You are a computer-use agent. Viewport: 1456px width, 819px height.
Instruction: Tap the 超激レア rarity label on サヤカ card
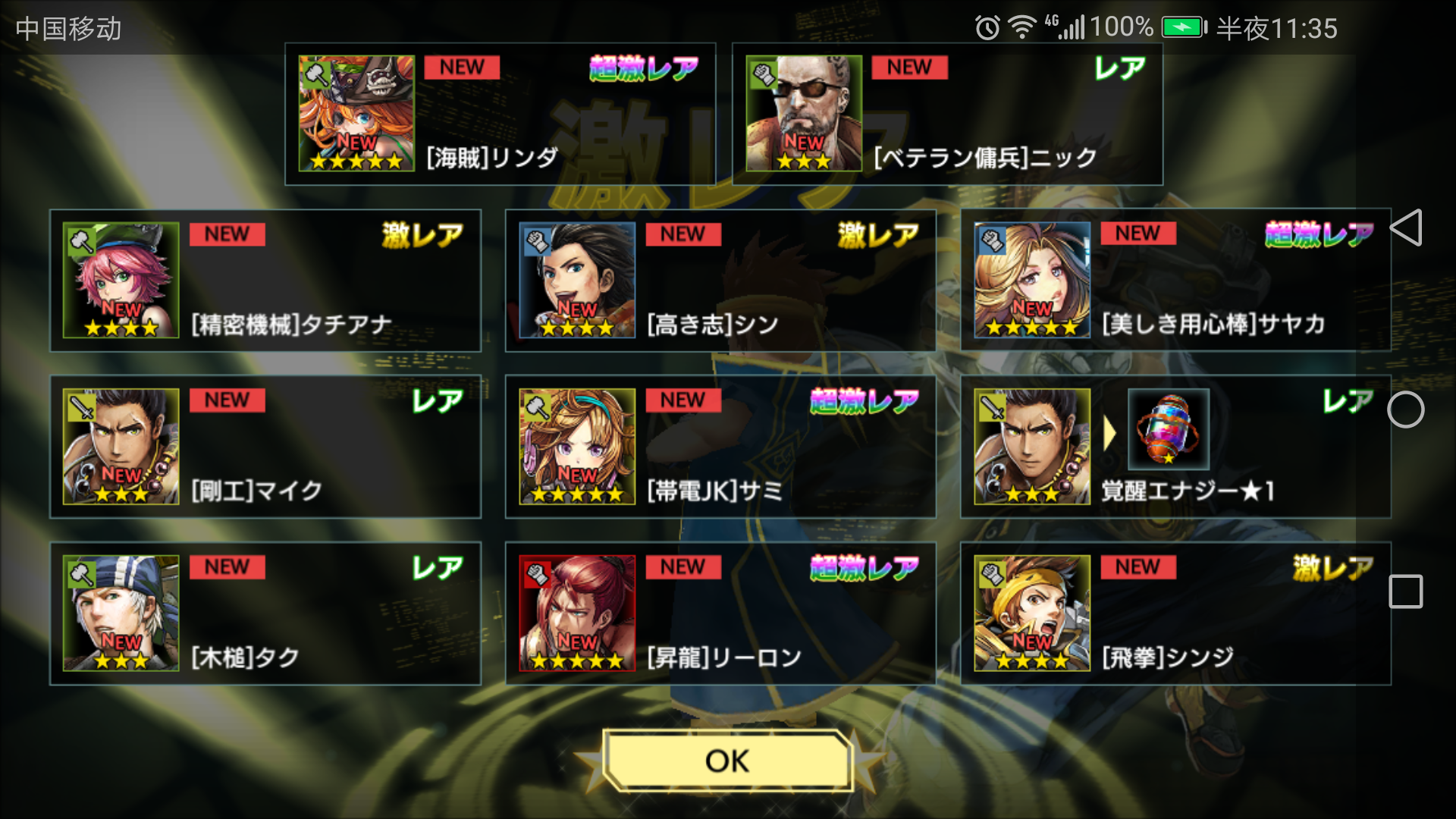tap(1319, 233)
